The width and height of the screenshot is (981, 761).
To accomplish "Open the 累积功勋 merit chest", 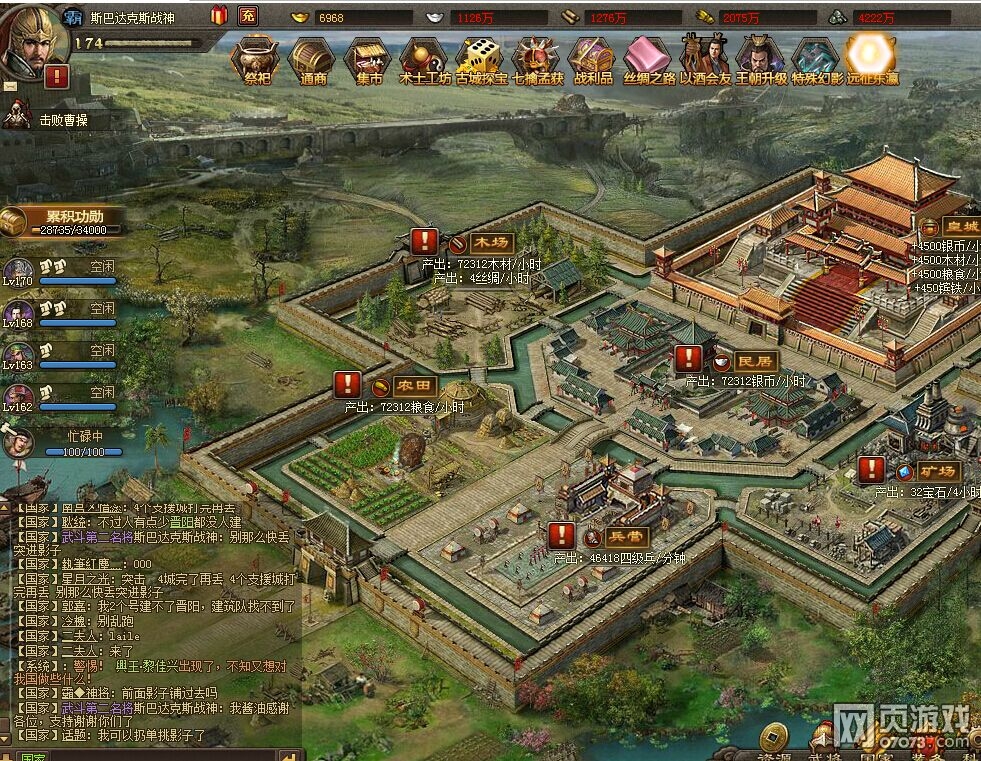I will pos(14,221).
